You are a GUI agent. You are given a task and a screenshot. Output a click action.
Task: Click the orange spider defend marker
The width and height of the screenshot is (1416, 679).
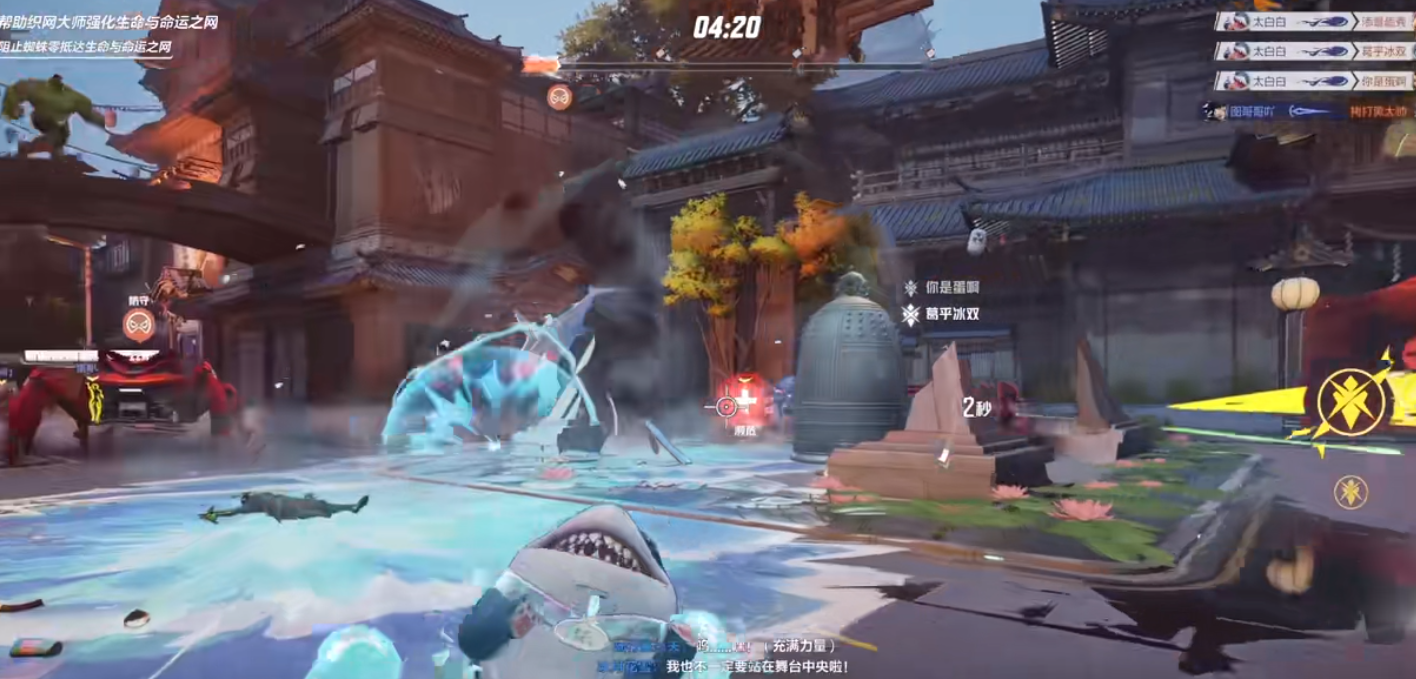pyautogui.click(x=139, y=324)
